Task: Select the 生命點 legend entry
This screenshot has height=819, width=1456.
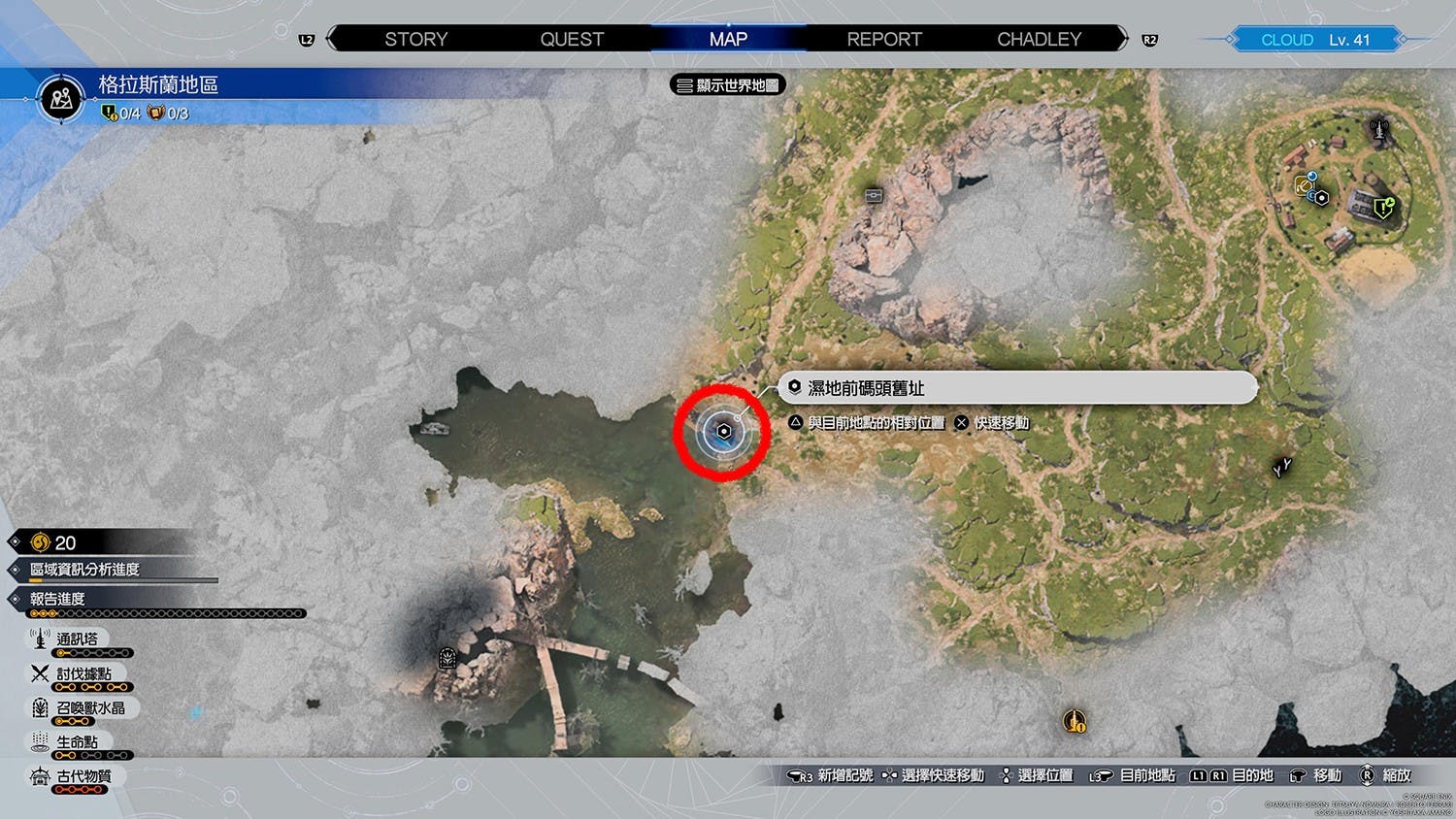Action: coord(77,742)
